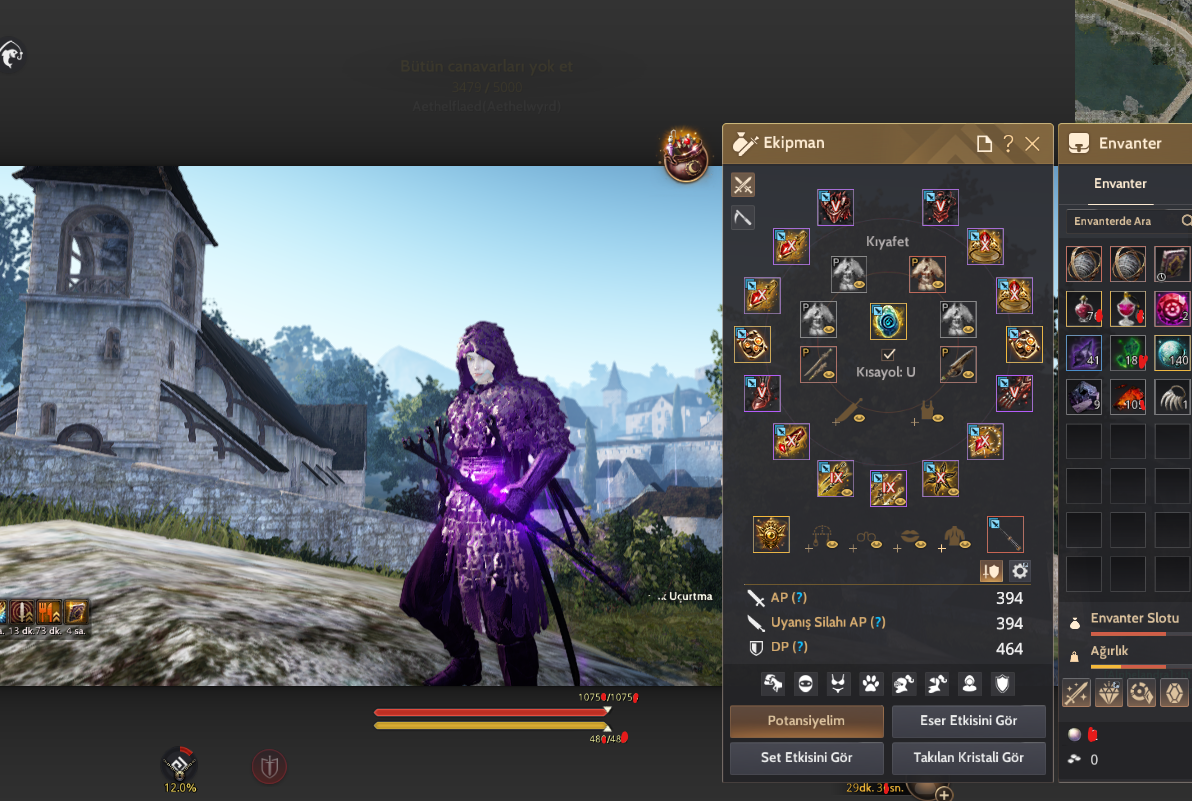Toggle the shield icon in visibility row
Image resolution: width=1192 pixels, height=801 pixels.
point(1001,684)
